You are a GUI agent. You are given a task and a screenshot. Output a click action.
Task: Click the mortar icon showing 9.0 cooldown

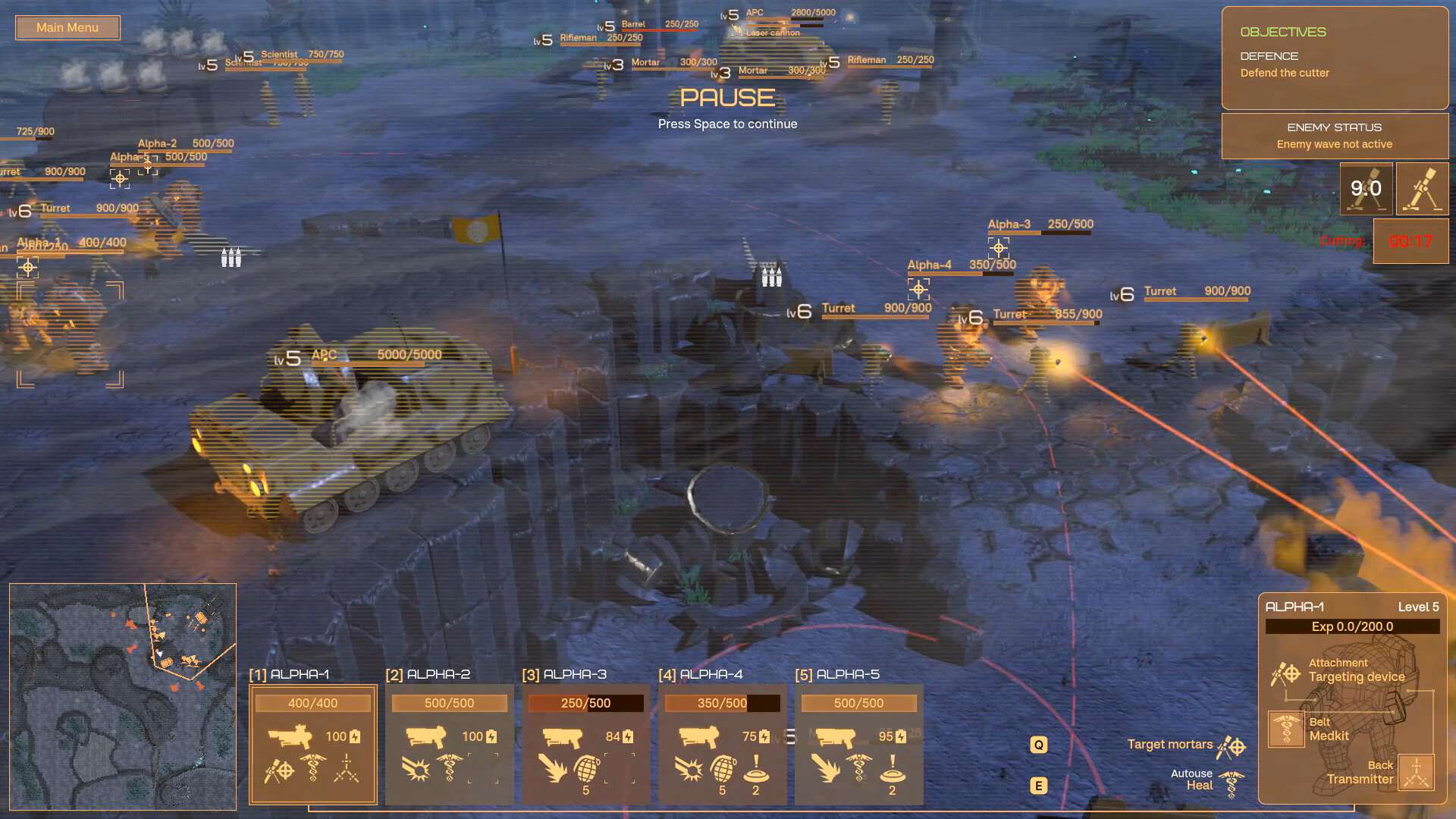(1366, 189)
